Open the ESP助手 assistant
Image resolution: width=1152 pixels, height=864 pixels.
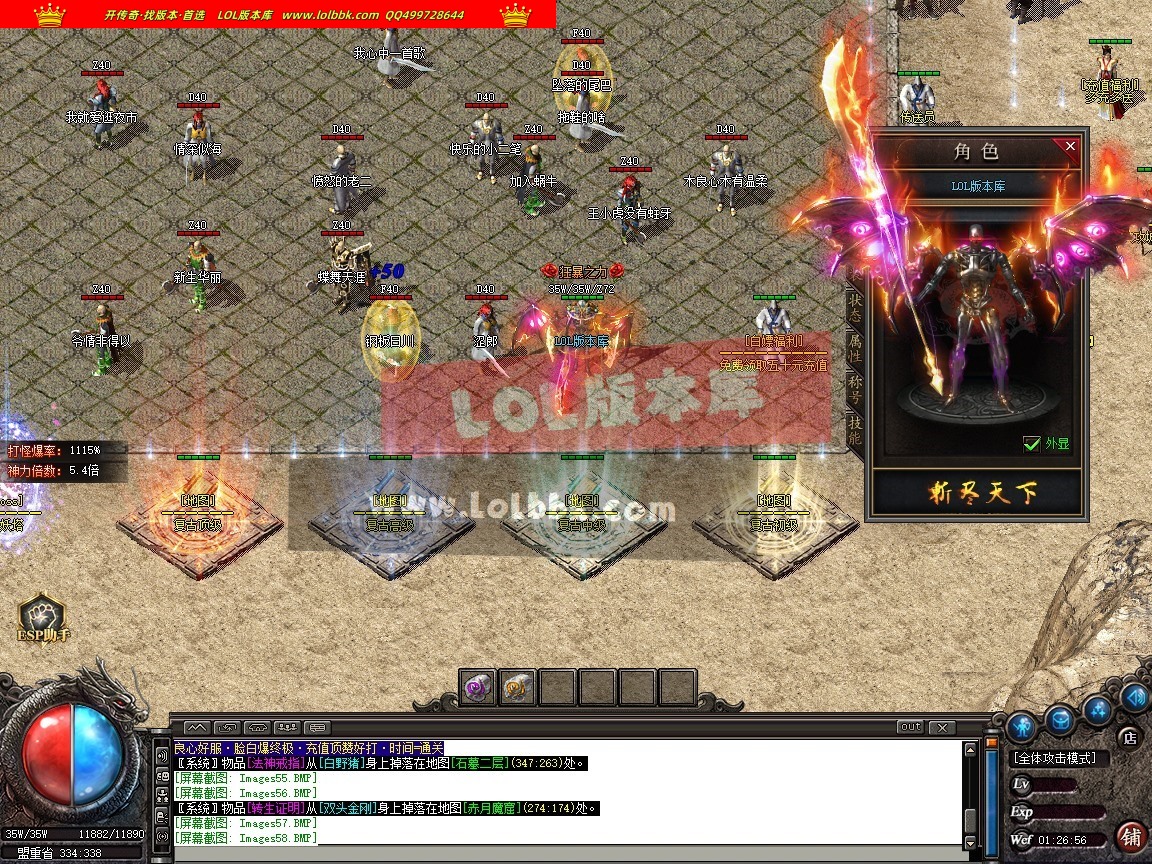[x=42, y=619]
